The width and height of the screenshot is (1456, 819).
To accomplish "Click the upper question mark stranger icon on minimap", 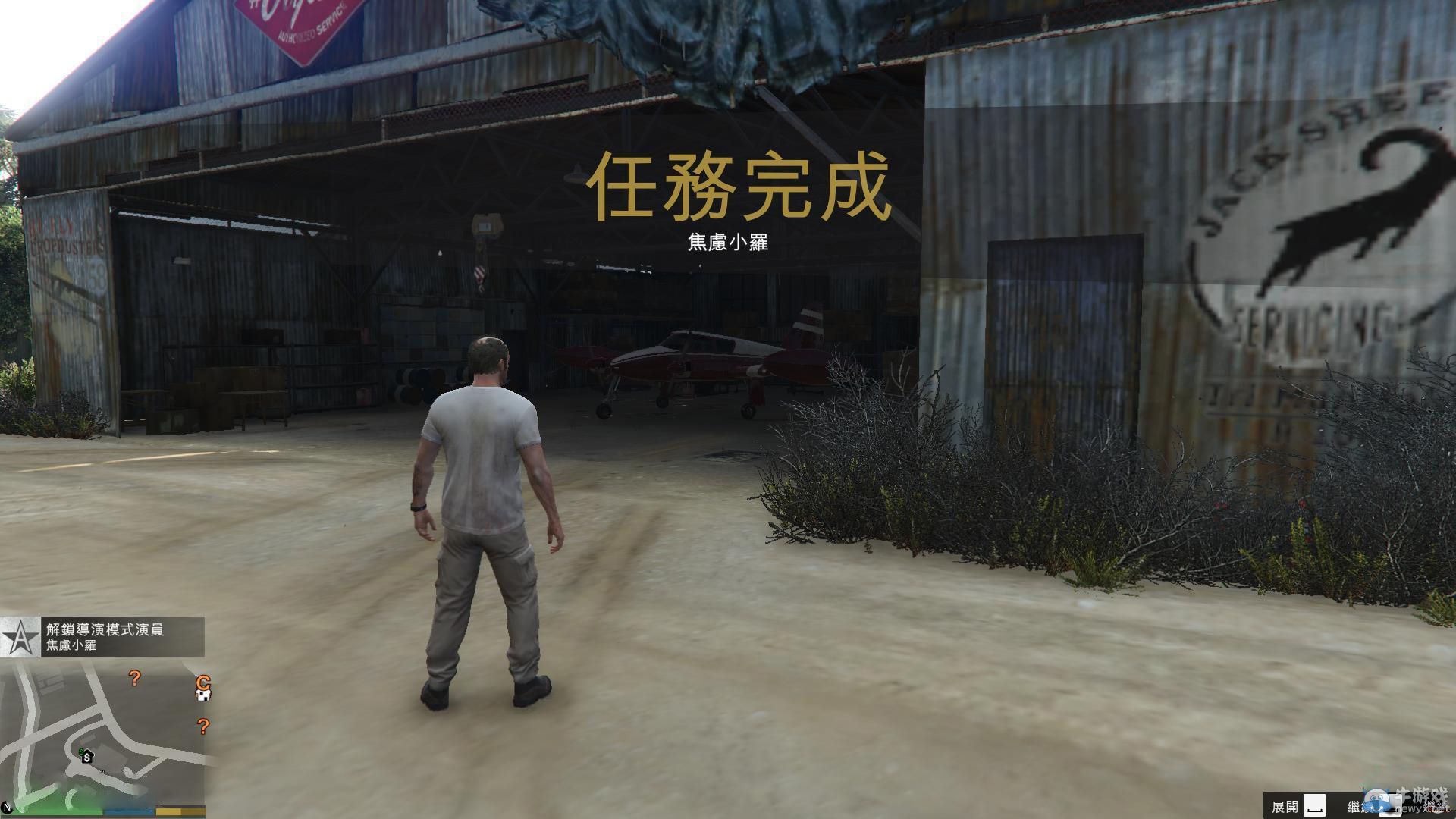I will coord(134,679).
